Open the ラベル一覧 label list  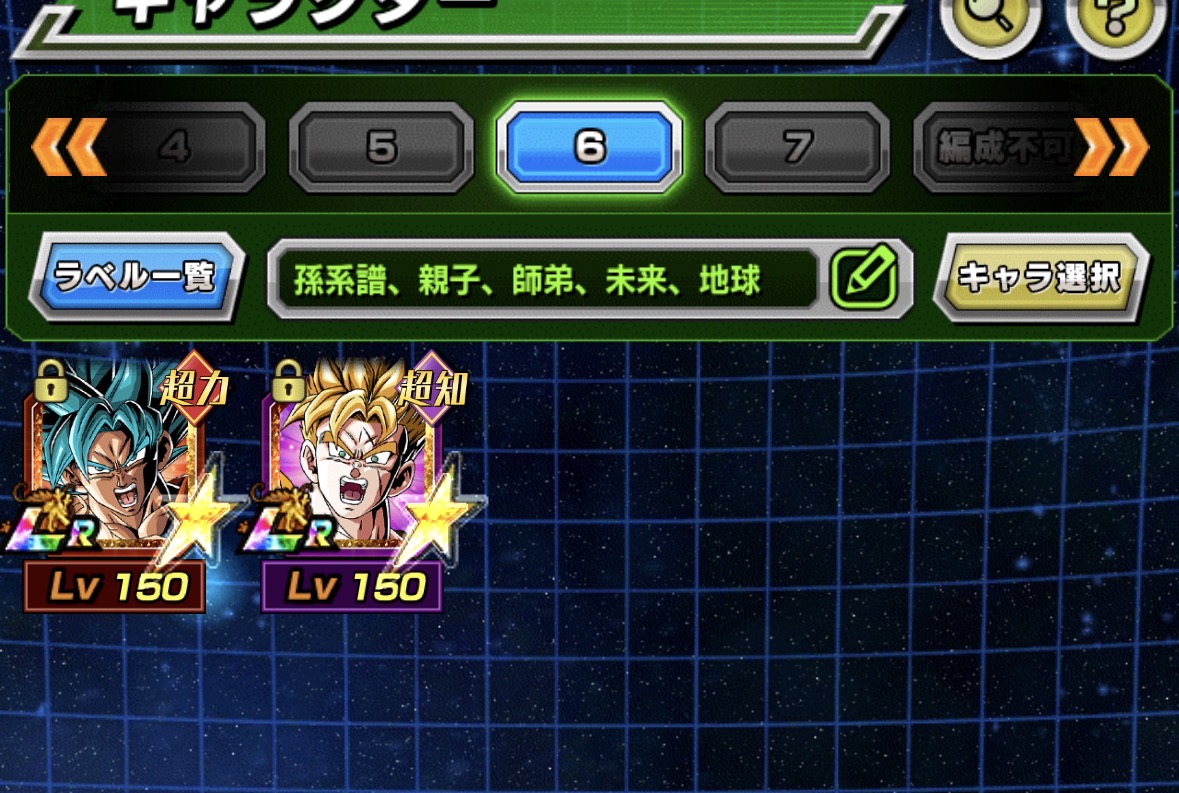click(x=136, y=277)
